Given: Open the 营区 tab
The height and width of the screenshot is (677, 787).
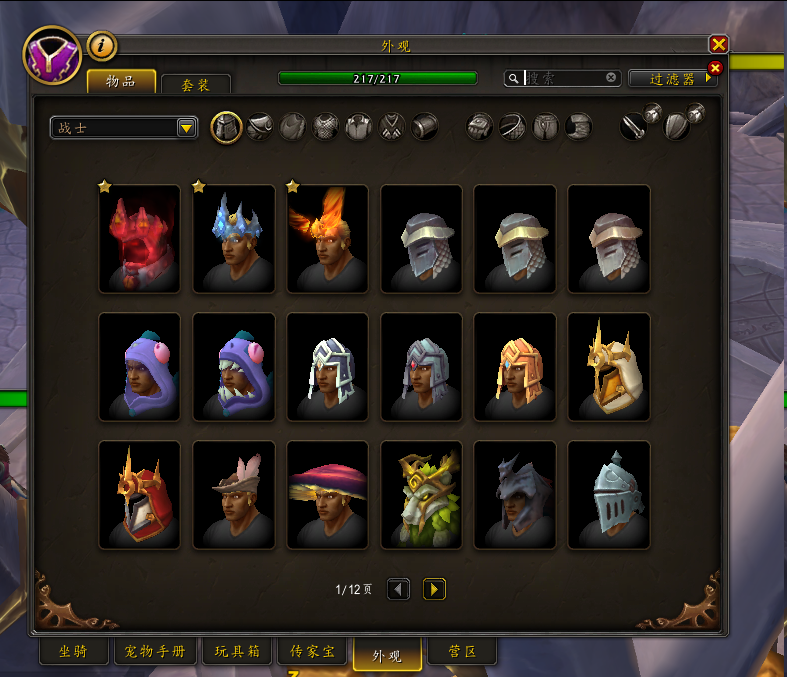Looking at the screenshot, I should [x=461, y=652].
